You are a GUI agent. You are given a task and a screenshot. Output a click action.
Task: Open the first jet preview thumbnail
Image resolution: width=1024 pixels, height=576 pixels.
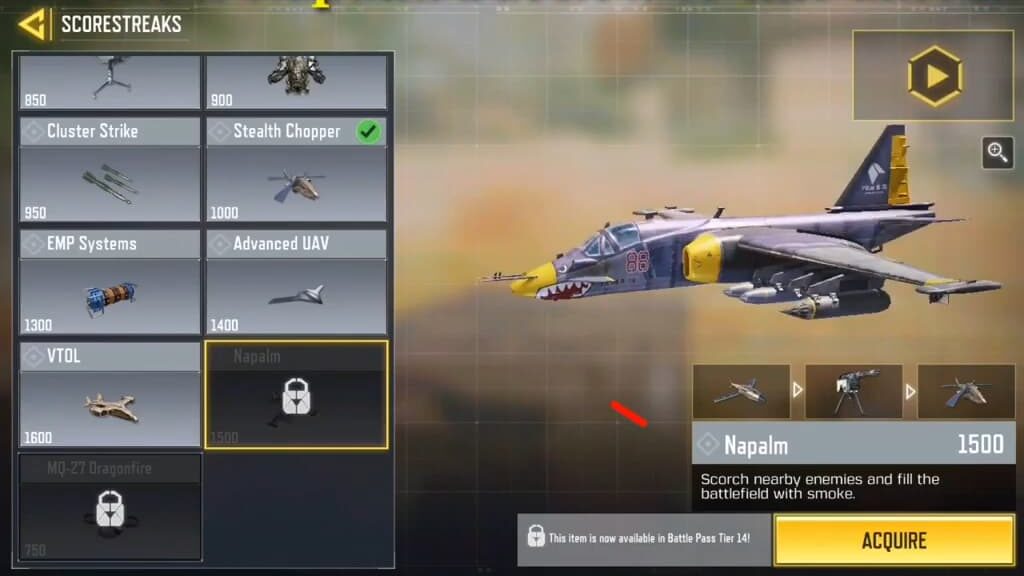741,391
